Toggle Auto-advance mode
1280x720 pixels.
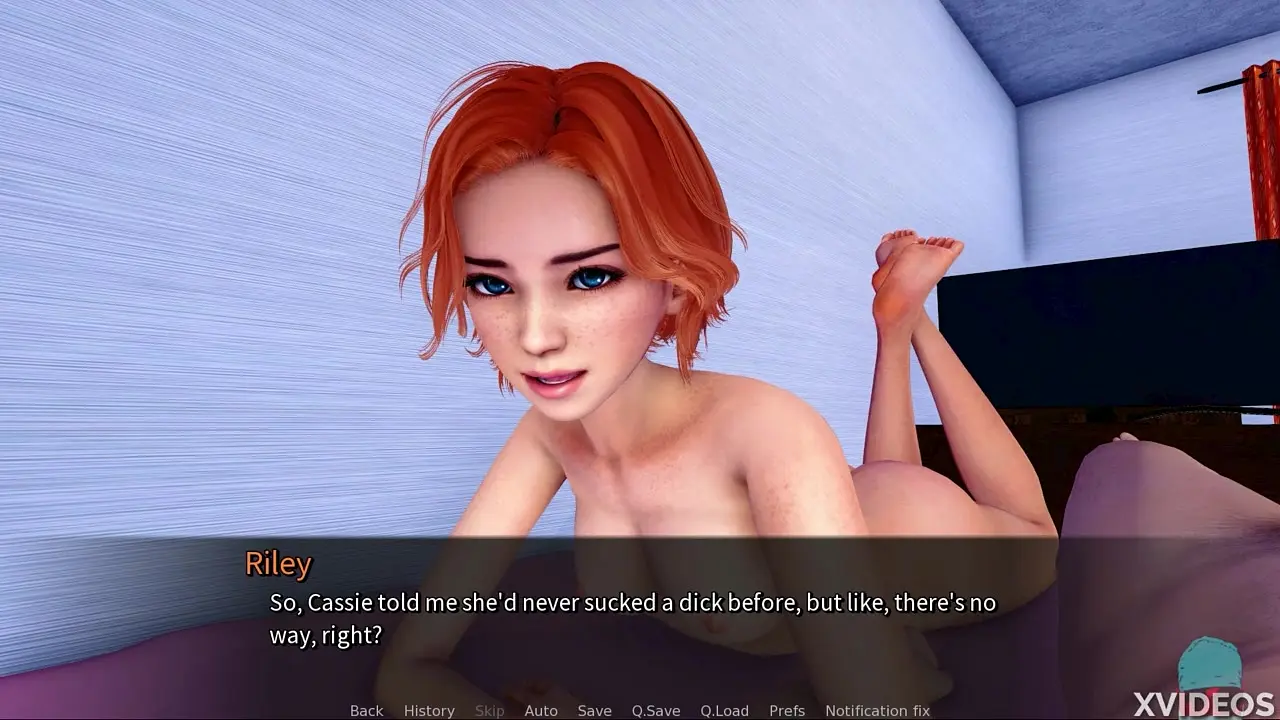tap(541, 711)
